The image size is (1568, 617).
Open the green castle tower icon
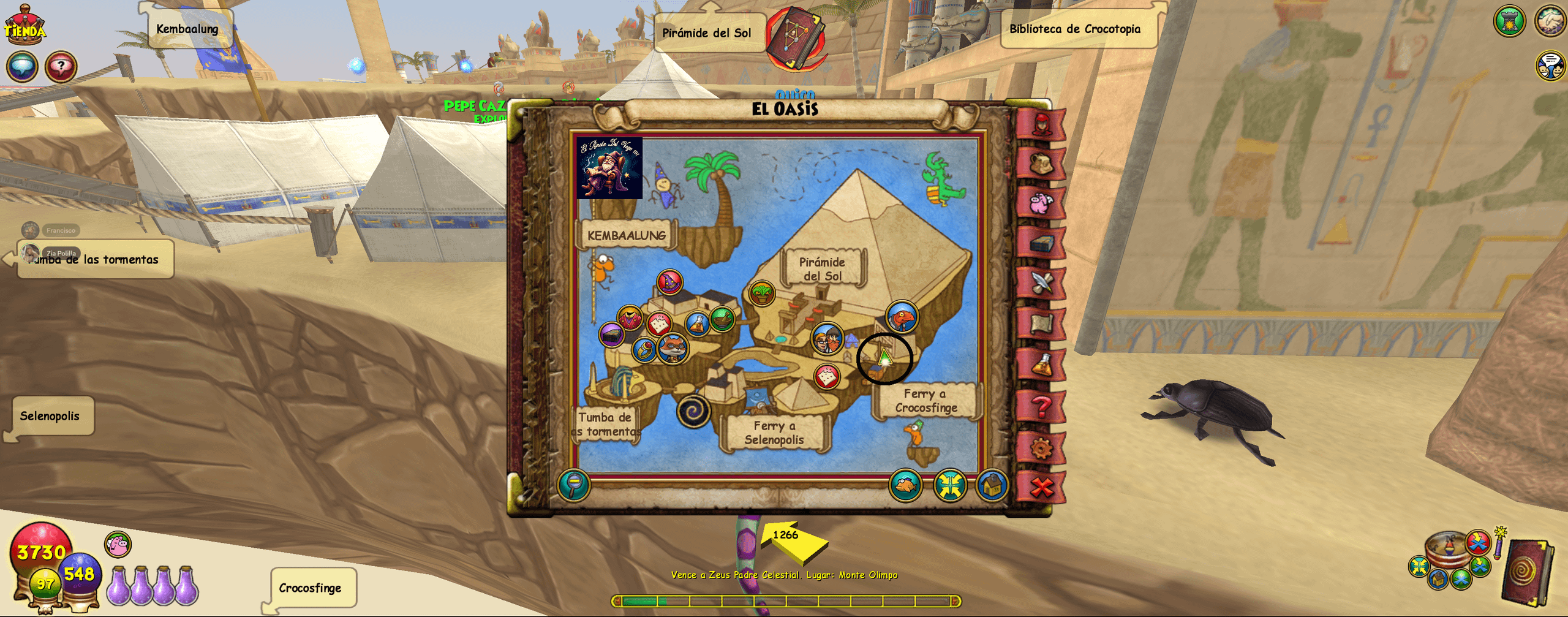(1509, 21)
